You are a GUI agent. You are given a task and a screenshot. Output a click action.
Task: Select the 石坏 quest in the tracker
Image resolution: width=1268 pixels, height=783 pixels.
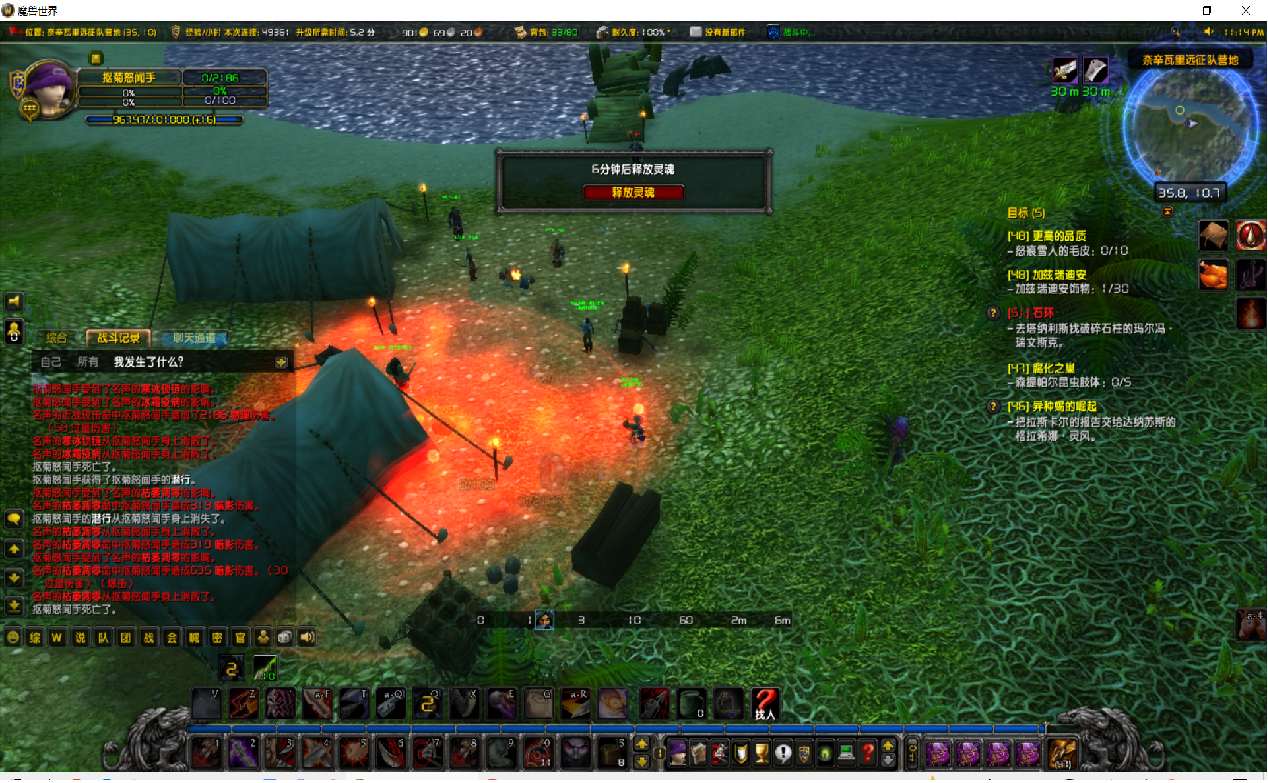tap(1029, 313)
